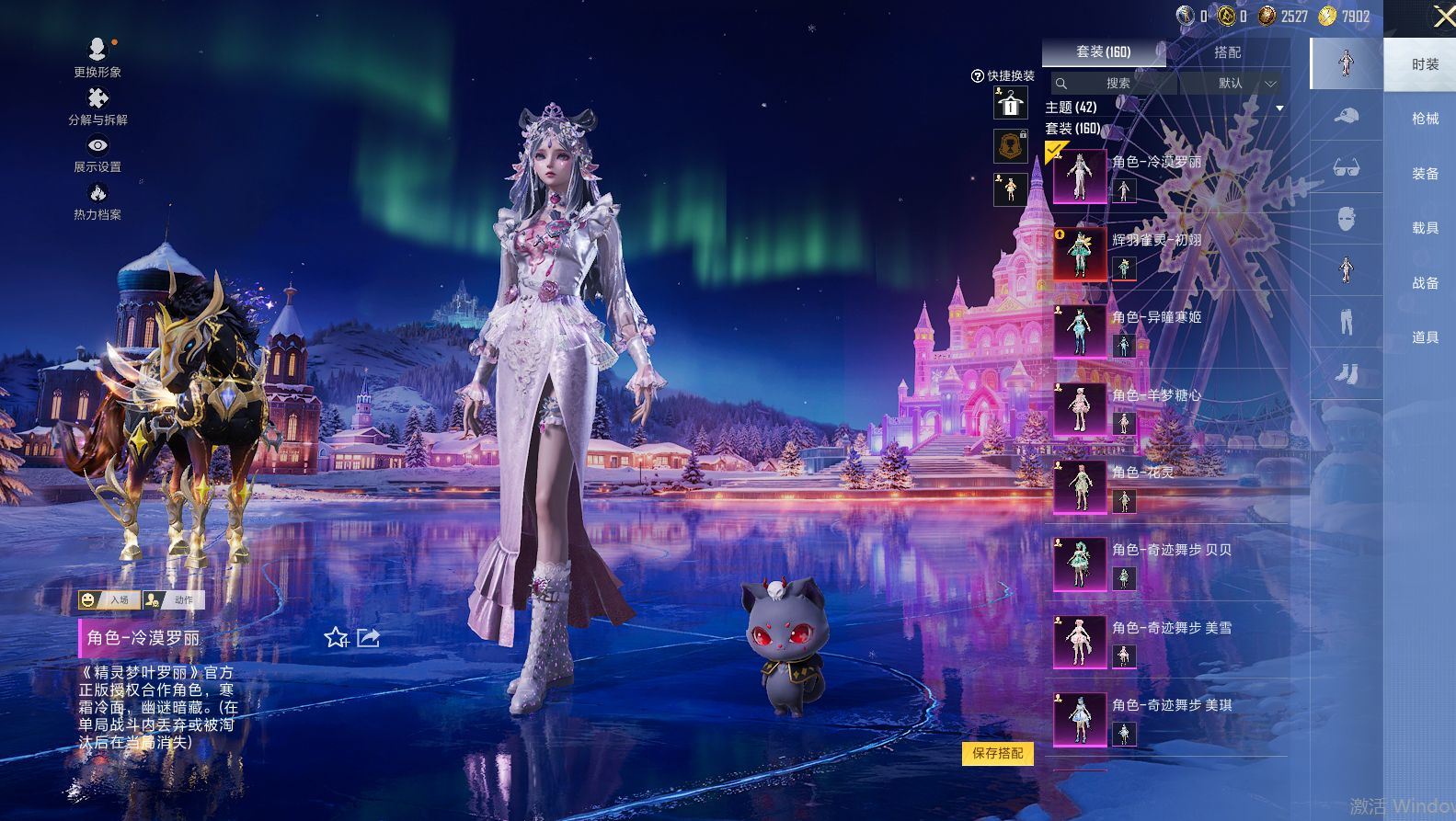Select the 套装(160) tab
This screenshot has width=1456, height=821.
click(1103, 52)
